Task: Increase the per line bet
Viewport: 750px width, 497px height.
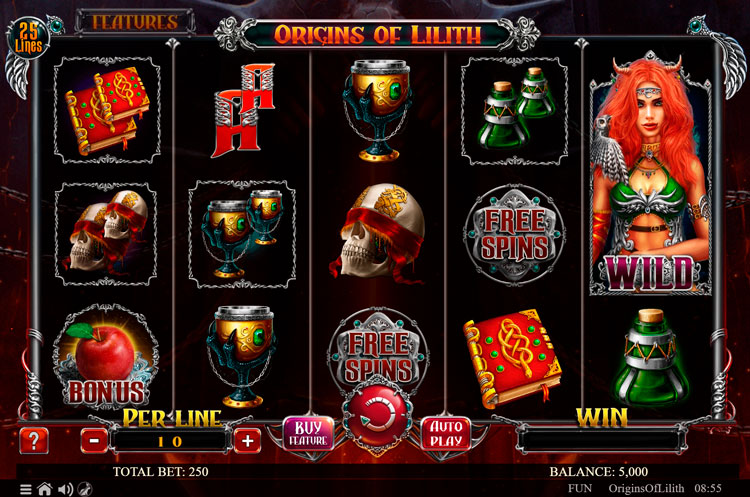Action: click(248, 439)
